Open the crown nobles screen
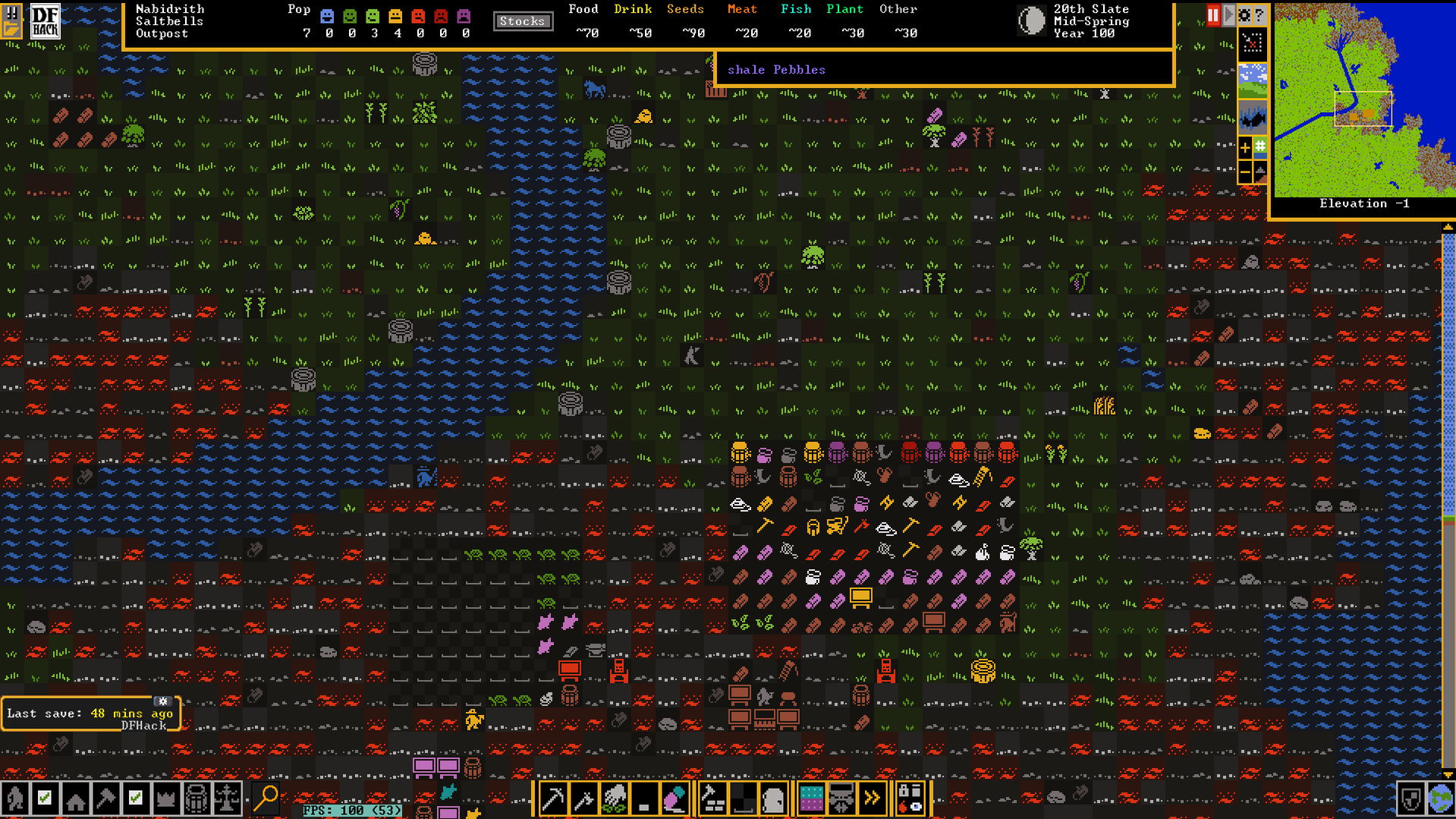The image size is (1456, 819). tap(166, 799)
